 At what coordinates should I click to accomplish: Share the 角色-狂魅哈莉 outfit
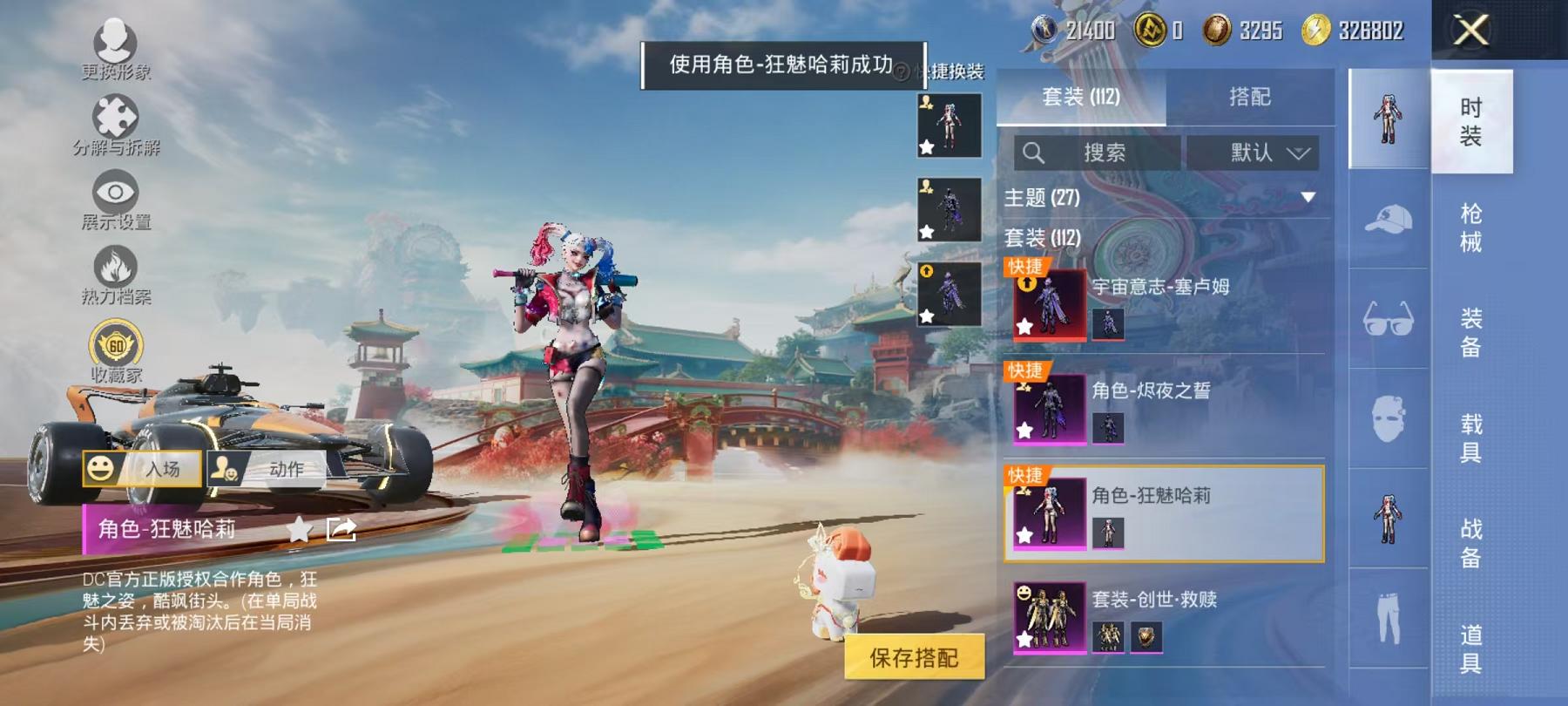point(342,528)
